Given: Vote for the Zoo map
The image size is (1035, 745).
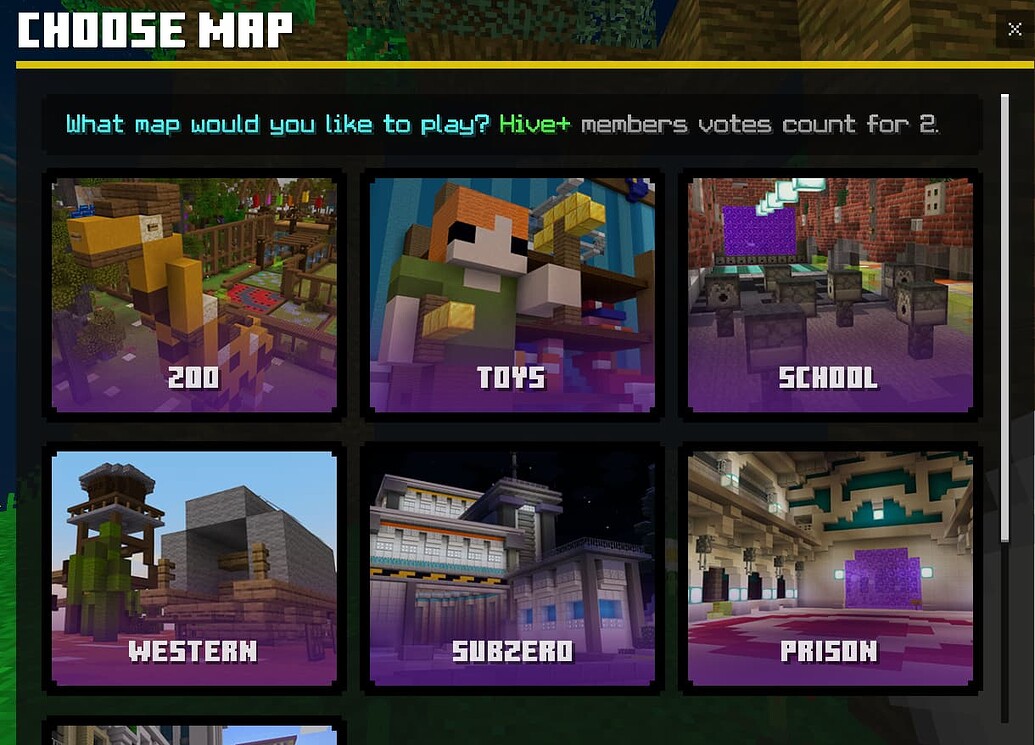Looking at the screenshot, I should coord(194,295).
